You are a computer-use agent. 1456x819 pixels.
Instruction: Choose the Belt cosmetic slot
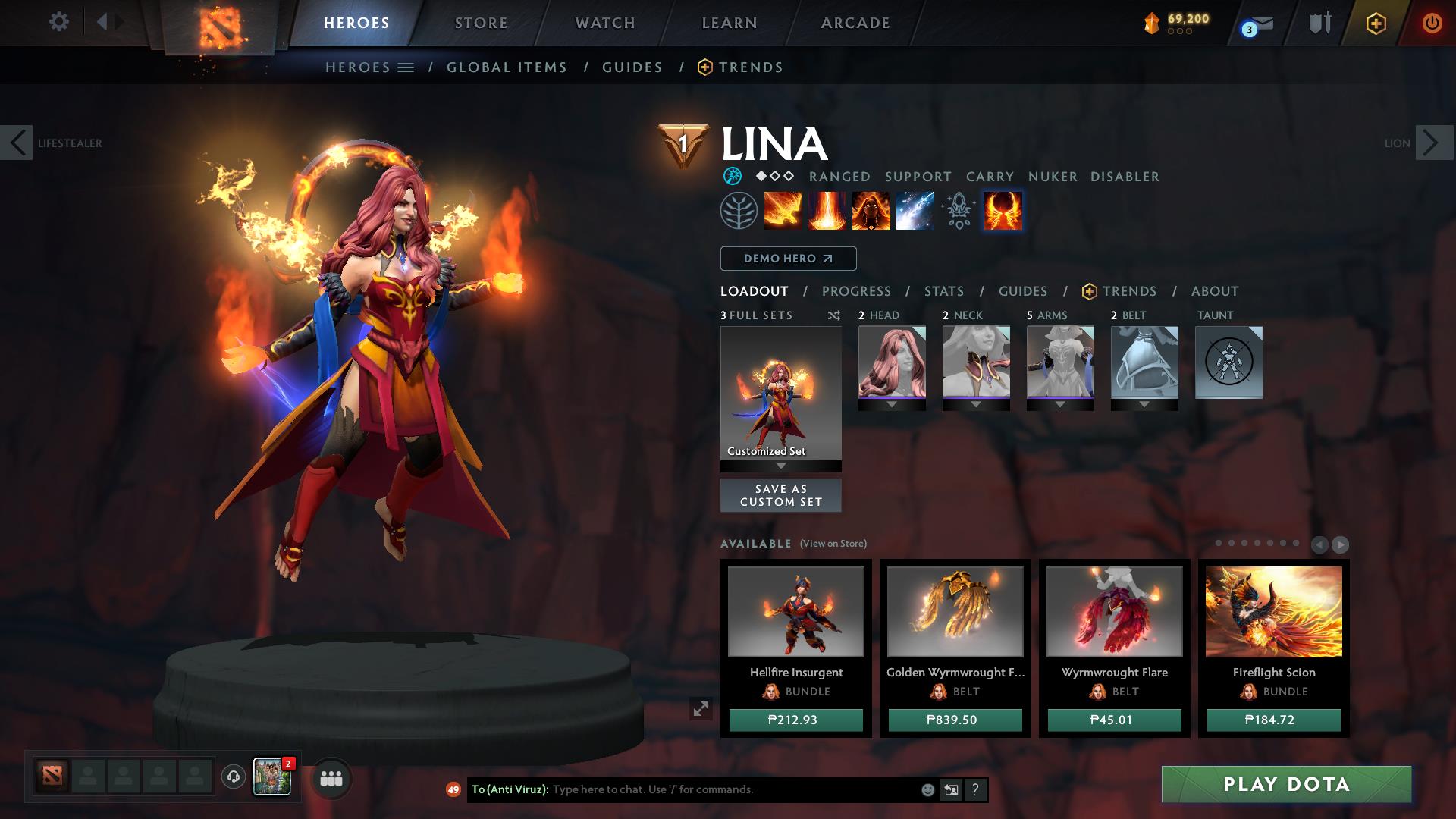point(1144,362)
